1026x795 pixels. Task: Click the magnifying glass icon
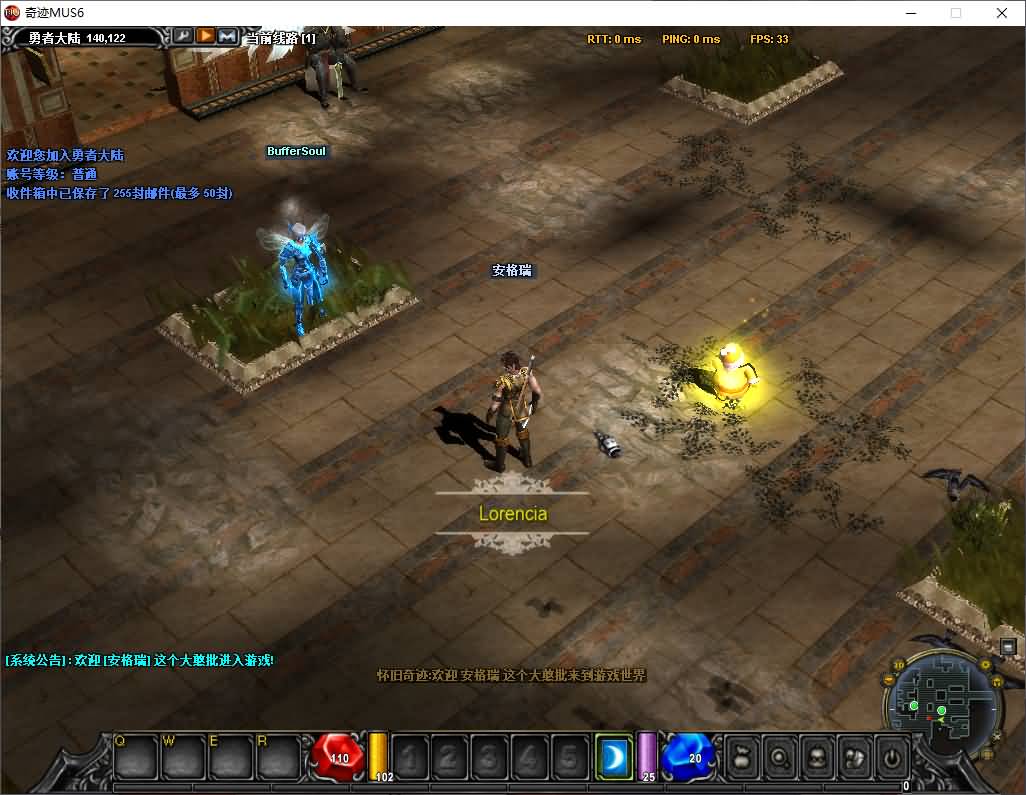tap(779, 757)
